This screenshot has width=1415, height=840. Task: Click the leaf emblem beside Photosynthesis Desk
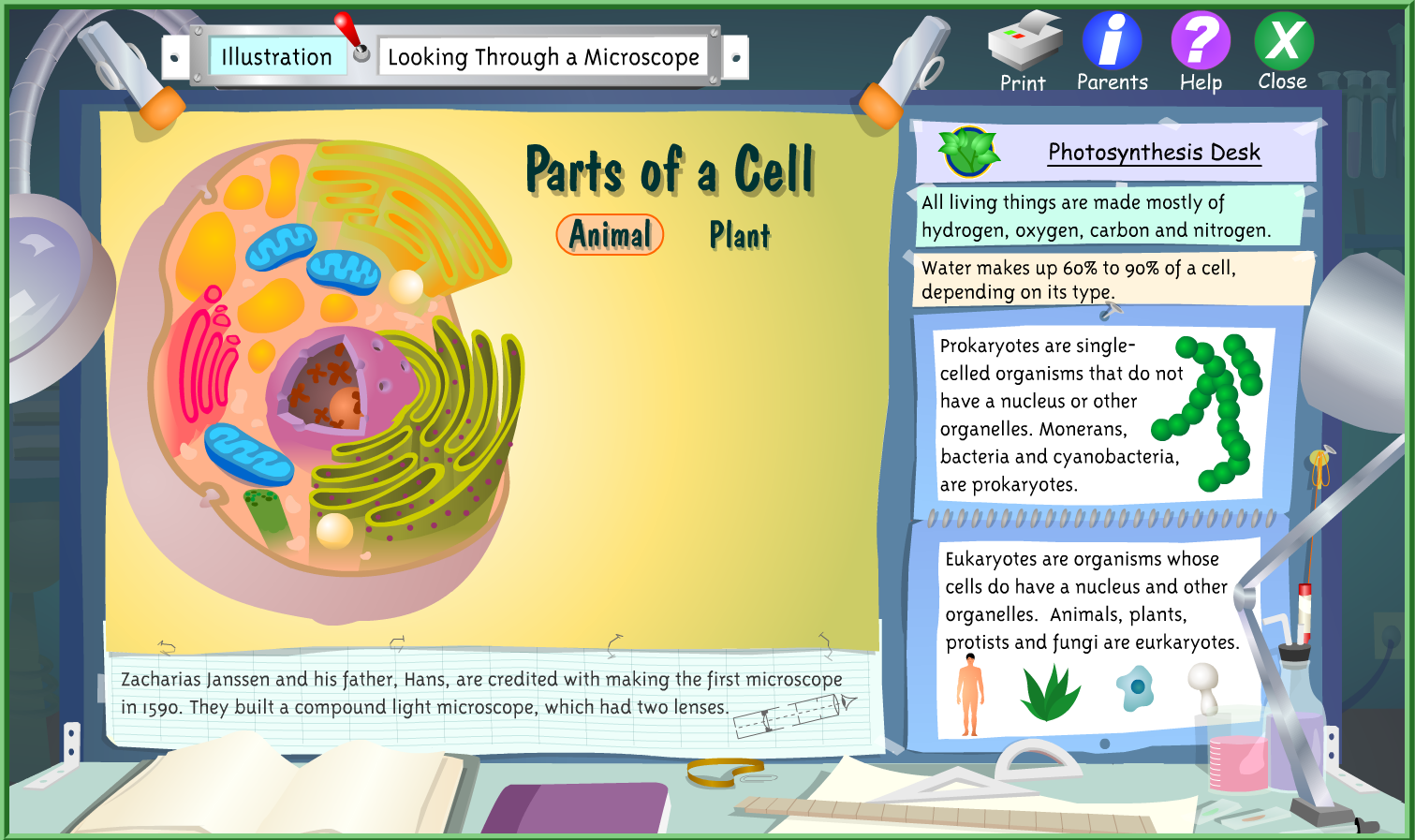969,150
